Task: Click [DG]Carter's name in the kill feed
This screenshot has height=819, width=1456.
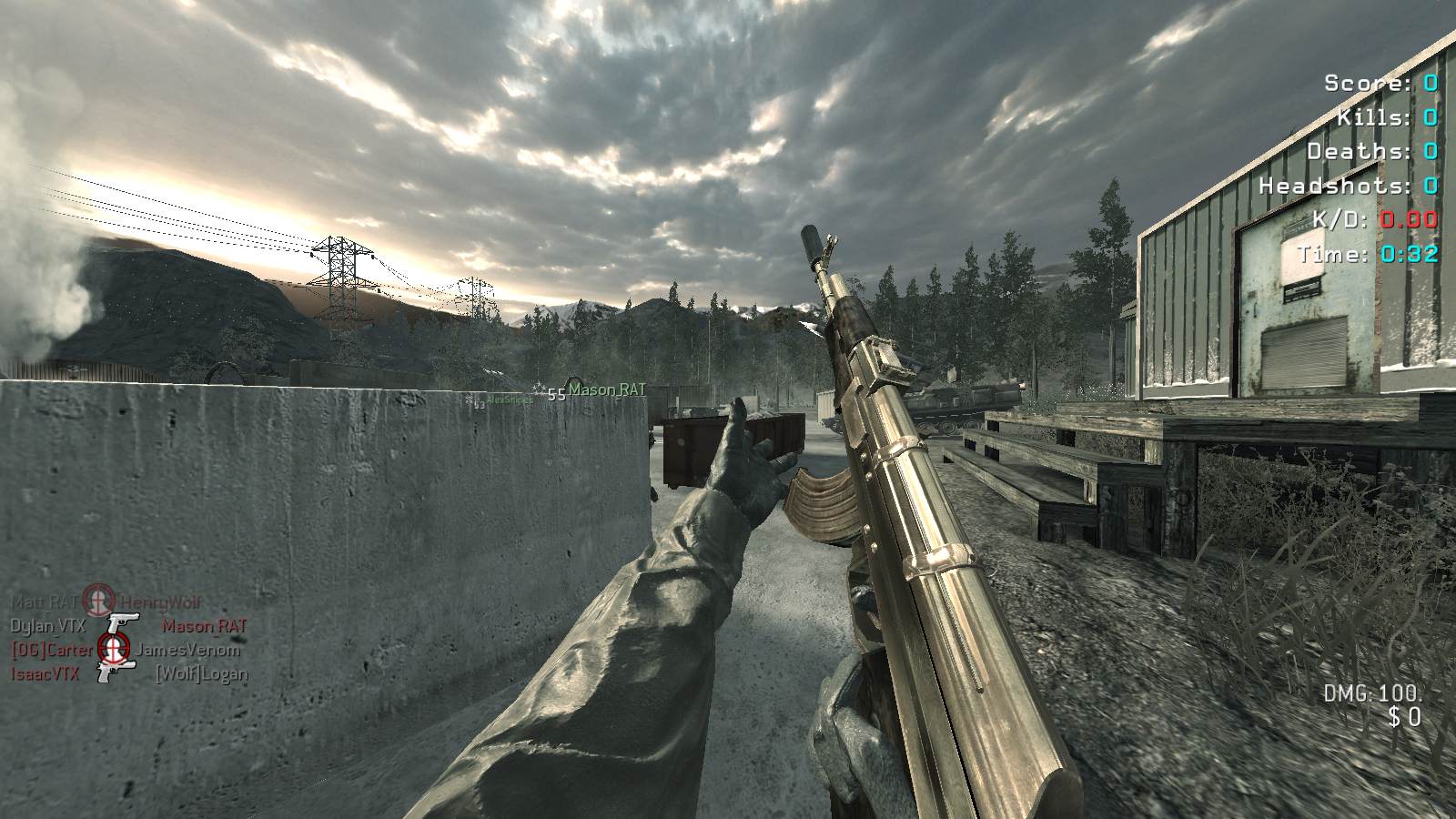Action: tap(52, 650)
